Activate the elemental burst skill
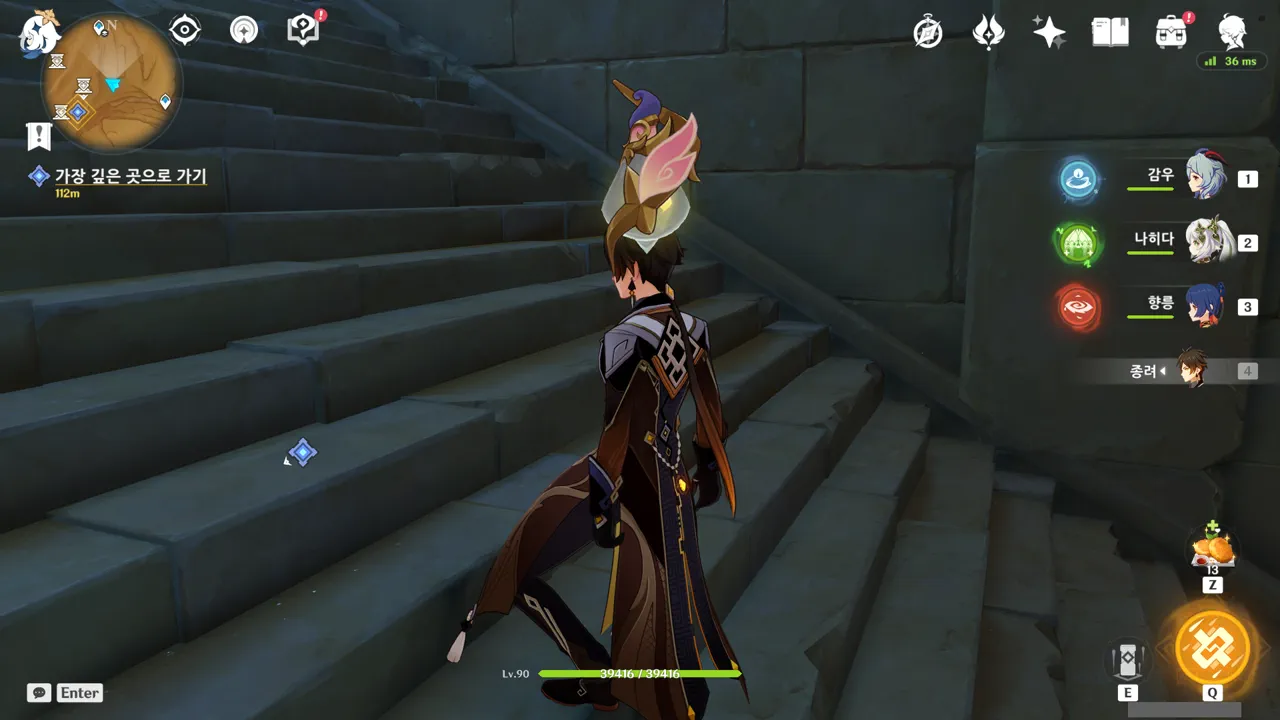1280x720 pixels. coord(1212,647)
